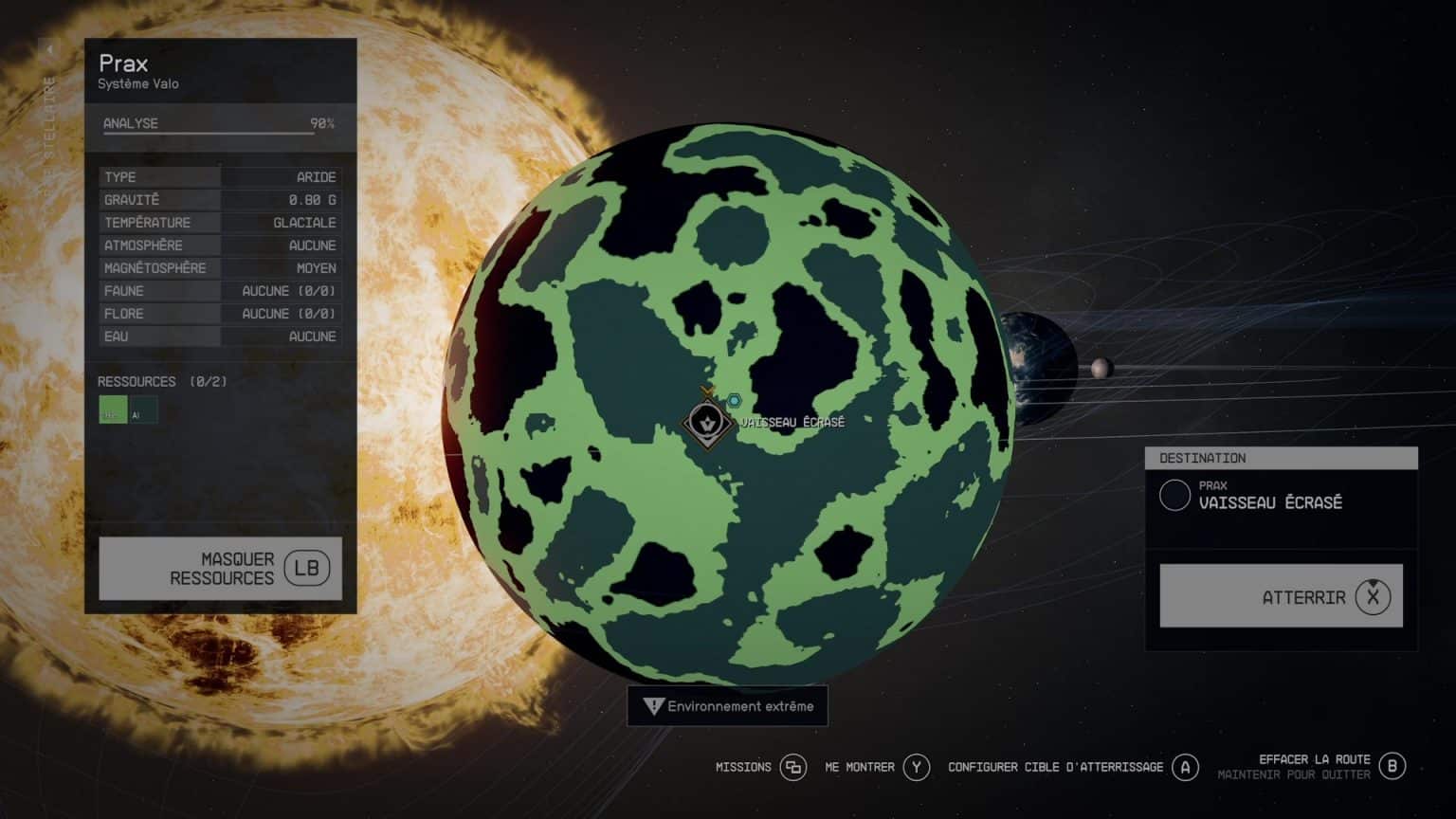Click the controller button icon next to MISSIONS
This screenshot has width=1456, height=819.
pos(792,768)
